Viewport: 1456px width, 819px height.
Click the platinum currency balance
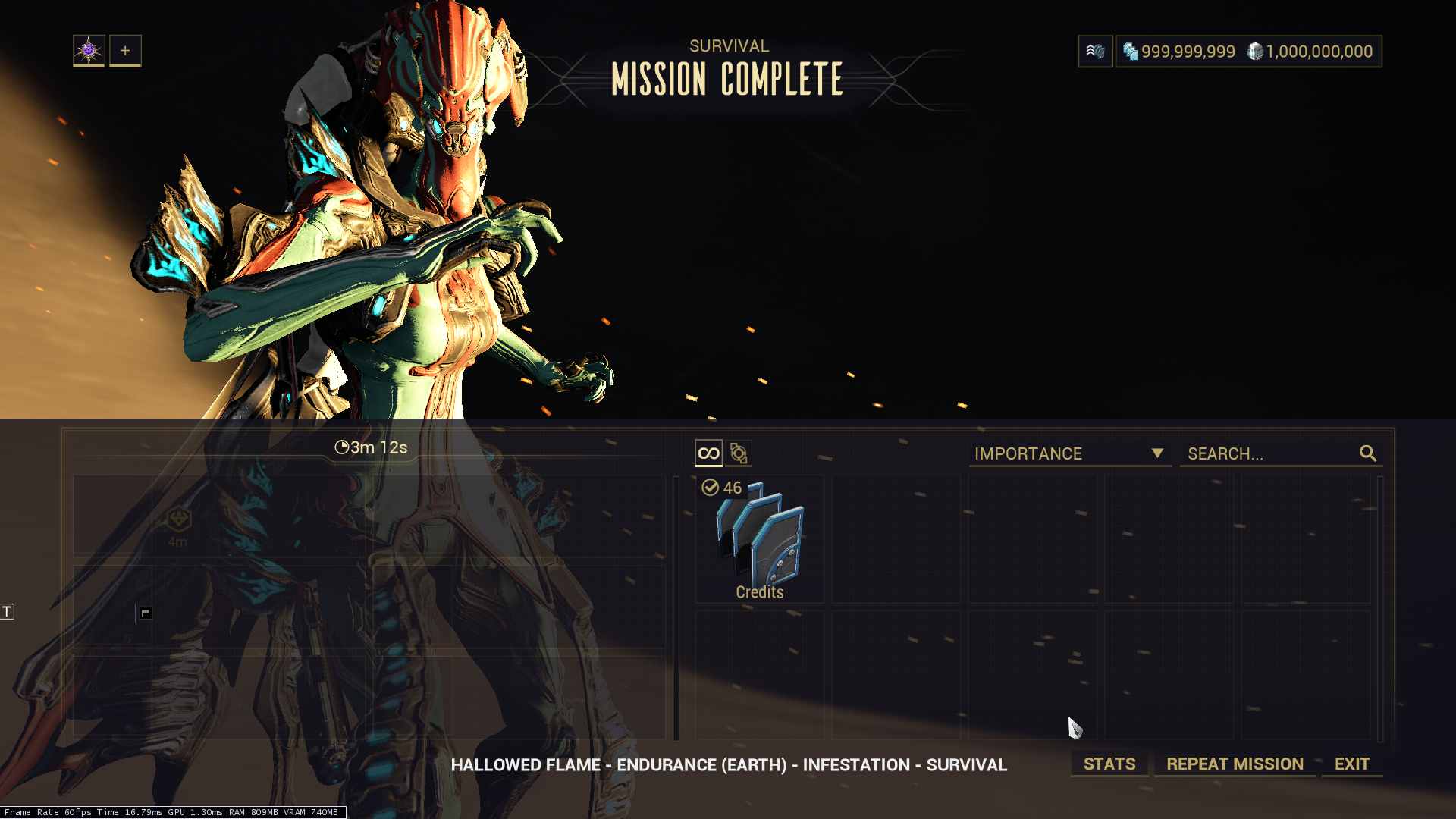coord(1310,52)
